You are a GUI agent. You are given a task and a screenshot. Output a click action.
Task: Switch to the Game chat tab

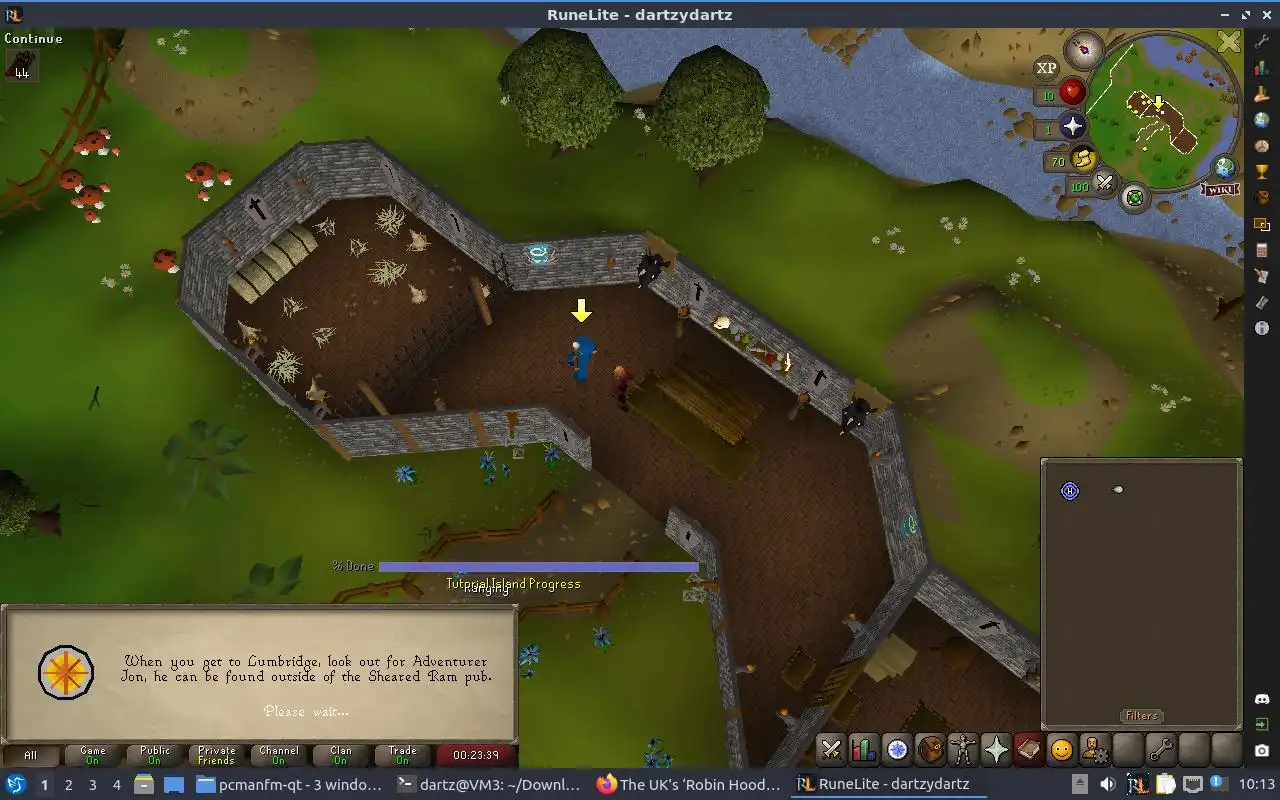coord(93,755)
